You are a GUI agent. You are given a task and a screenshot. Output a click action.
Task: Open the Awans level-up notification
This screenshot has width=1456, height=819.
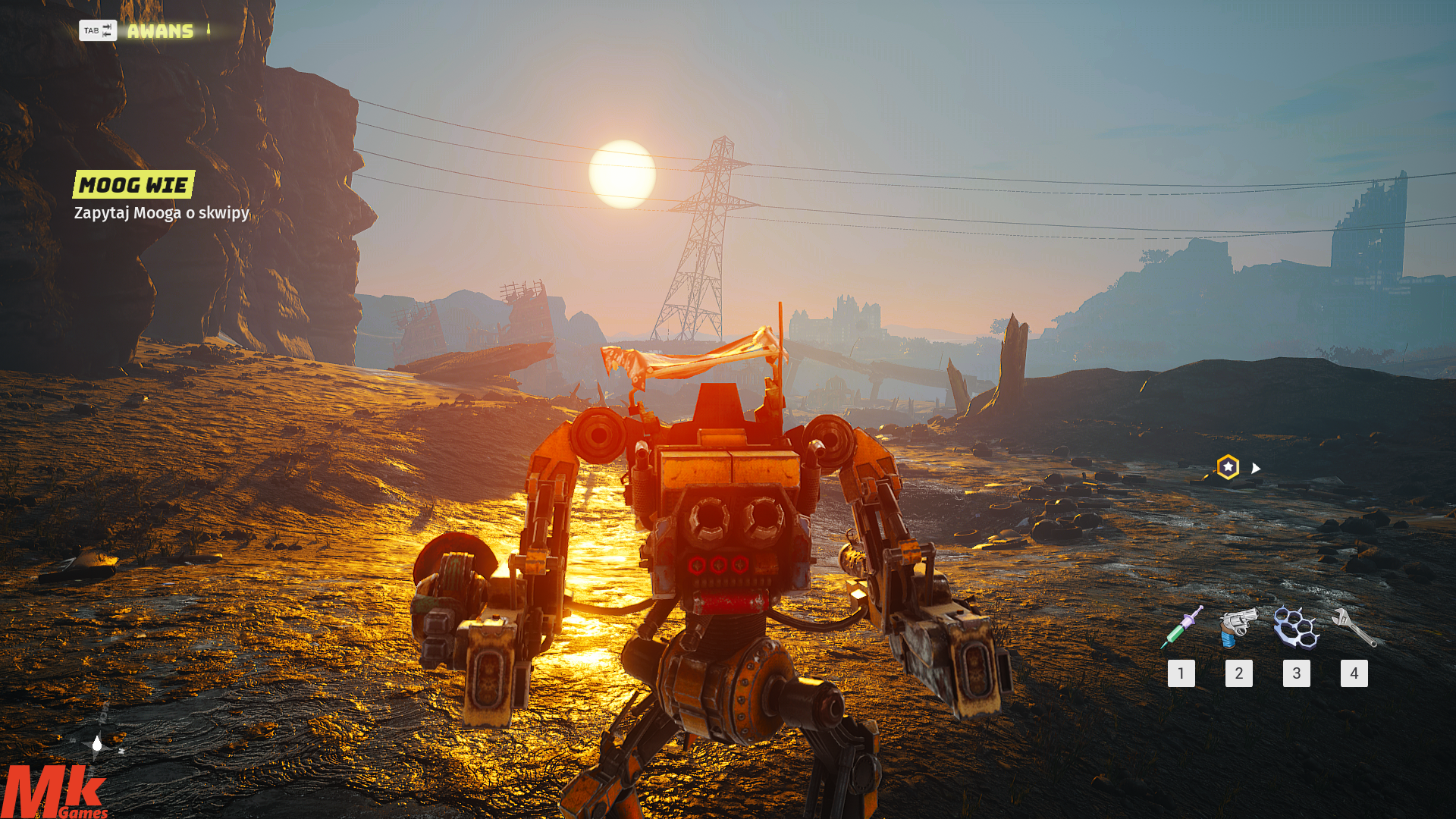159,31
